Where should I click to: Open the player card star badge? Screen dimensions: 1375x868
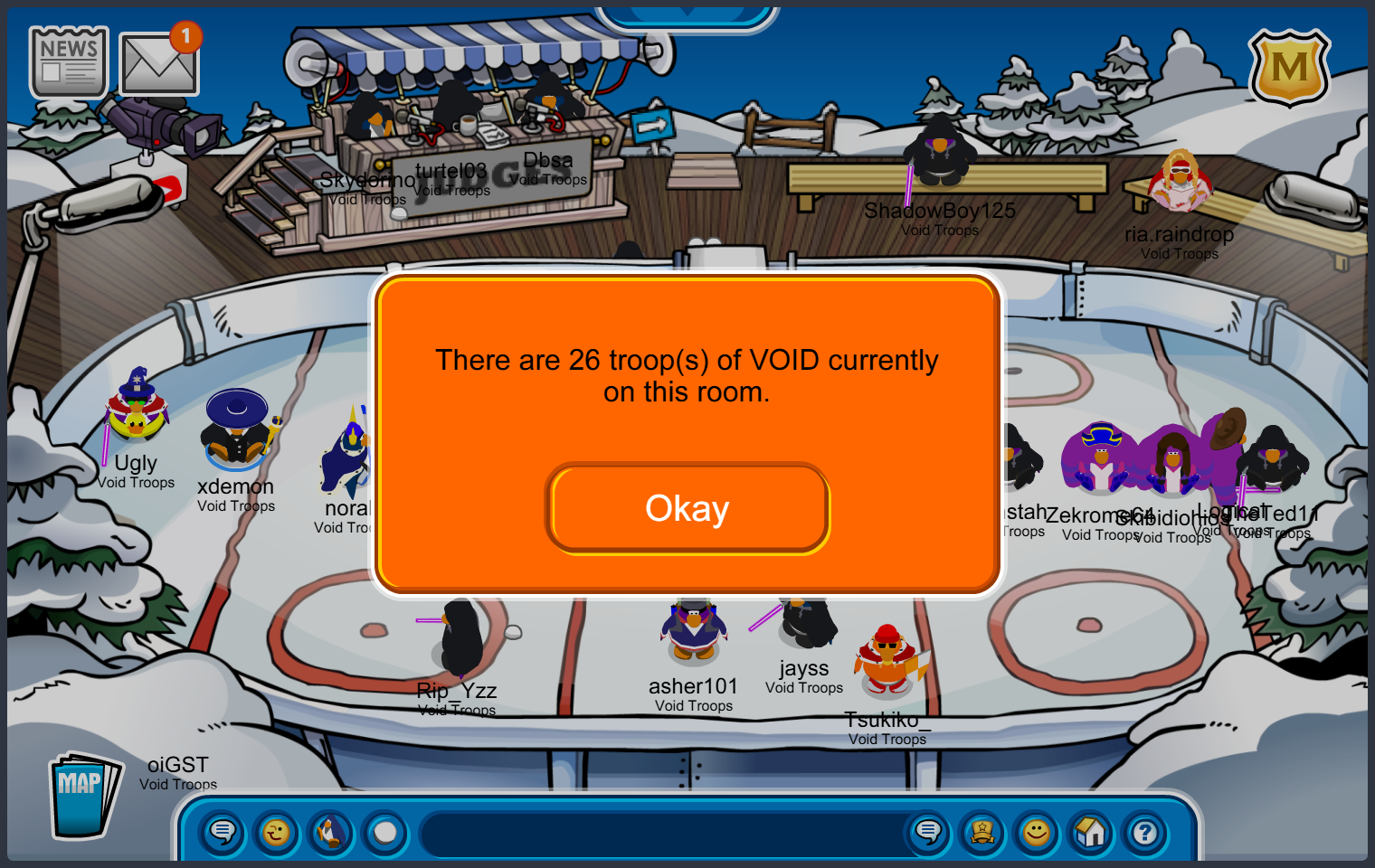982,832
